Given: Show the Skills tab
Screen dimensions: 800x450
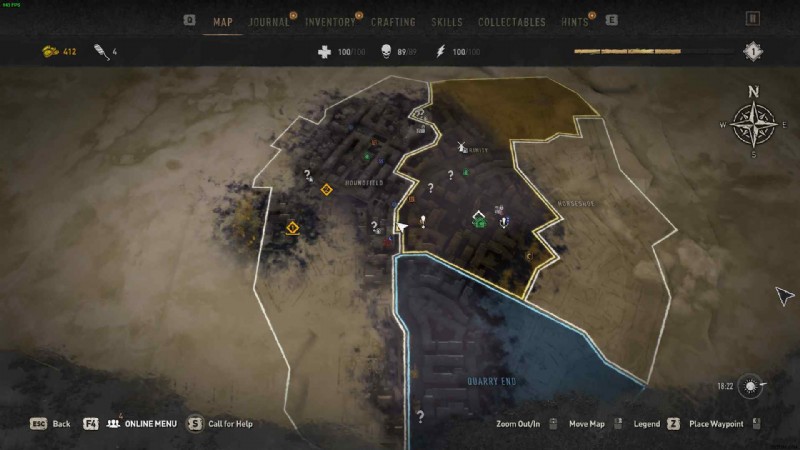Looking at the screenshot, I should pos(446,21).
